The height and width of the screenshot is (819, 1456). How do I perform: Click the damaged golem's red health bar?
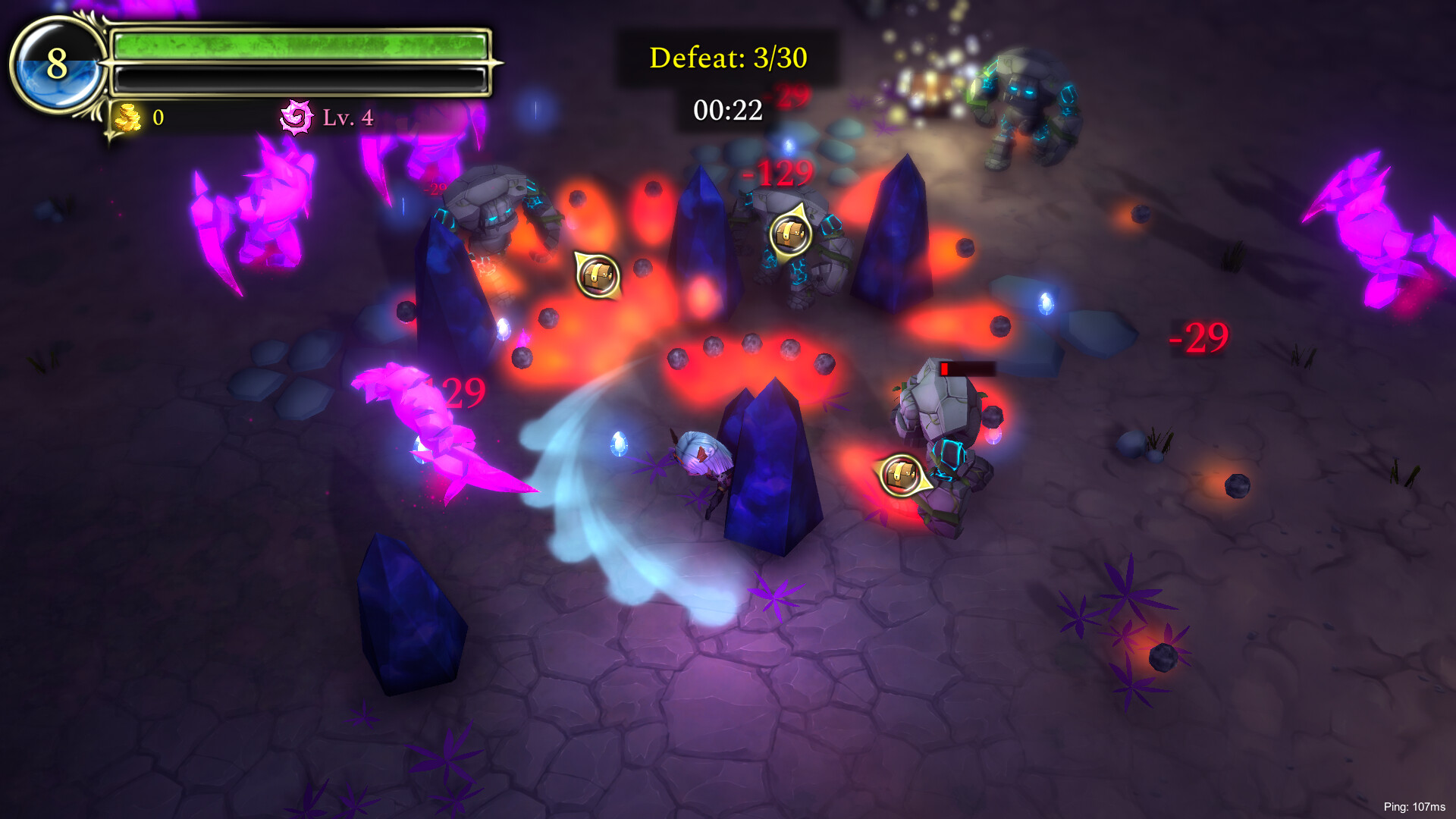point(965,369)
